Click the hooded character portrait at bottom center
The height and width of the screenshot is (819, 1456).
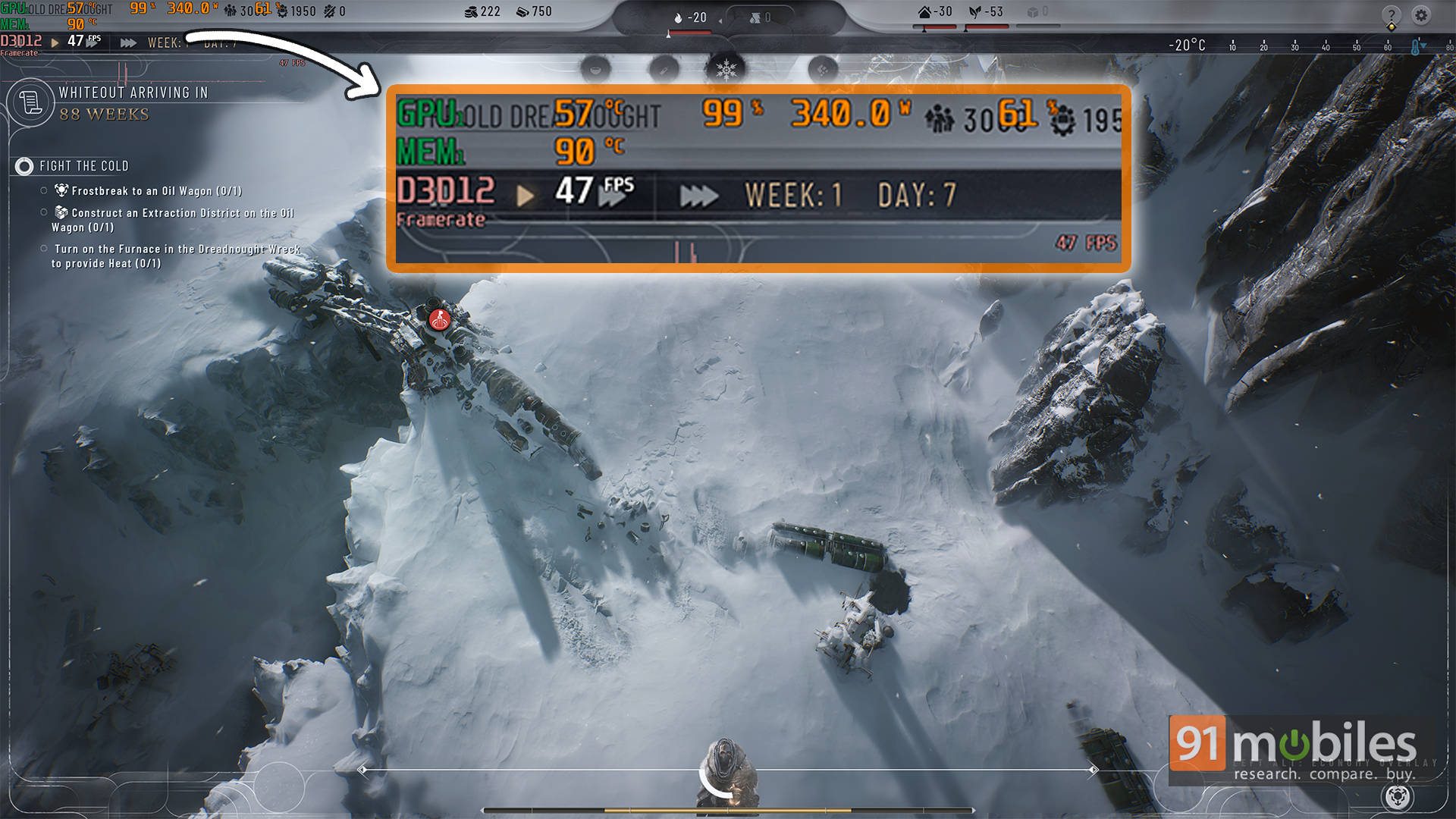point(728,766)
